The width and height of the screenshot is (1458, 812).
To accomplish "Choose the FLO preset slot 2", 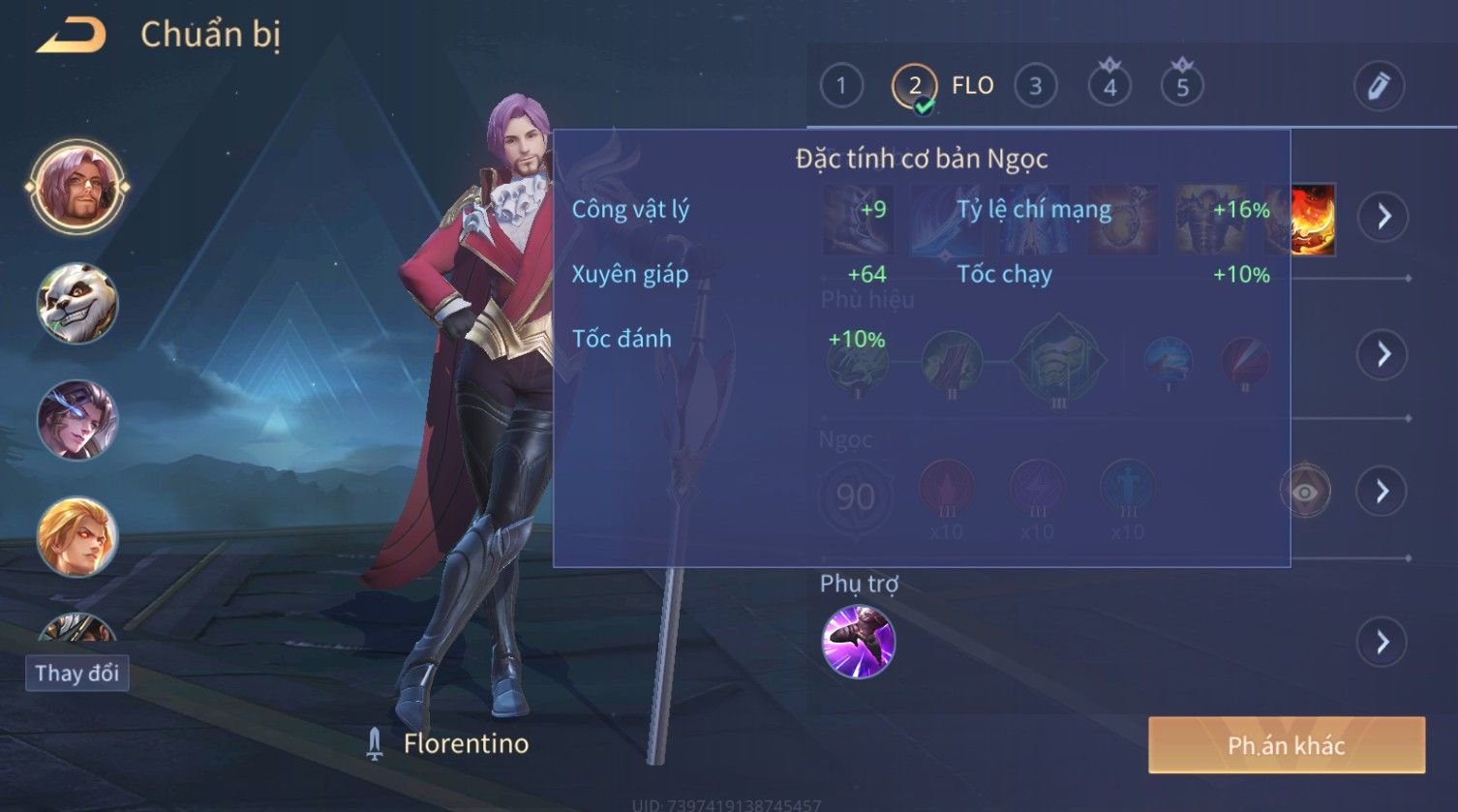I will (x=915, y=87).
